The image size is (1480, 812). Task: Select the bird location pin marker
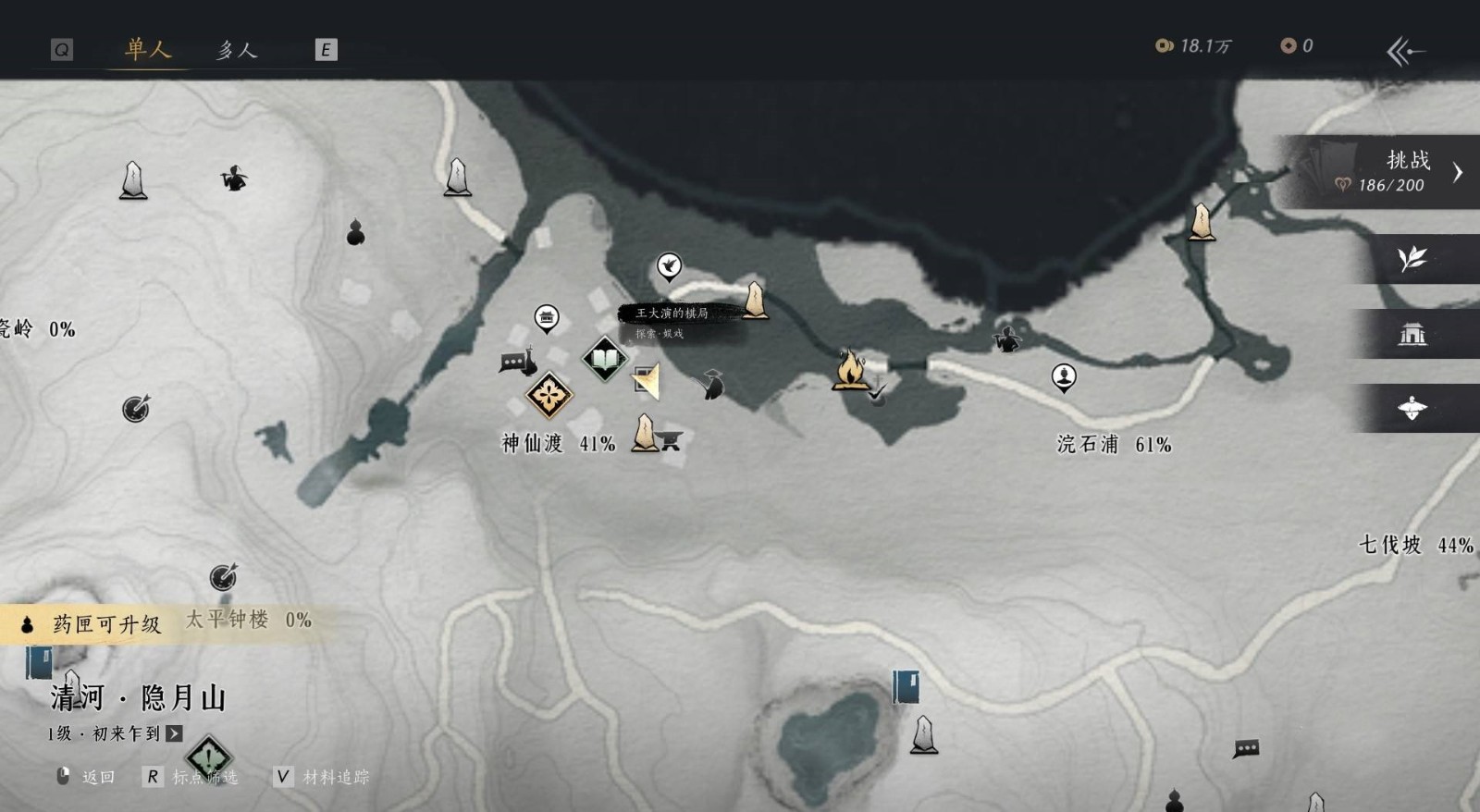[x=669, y=266]
